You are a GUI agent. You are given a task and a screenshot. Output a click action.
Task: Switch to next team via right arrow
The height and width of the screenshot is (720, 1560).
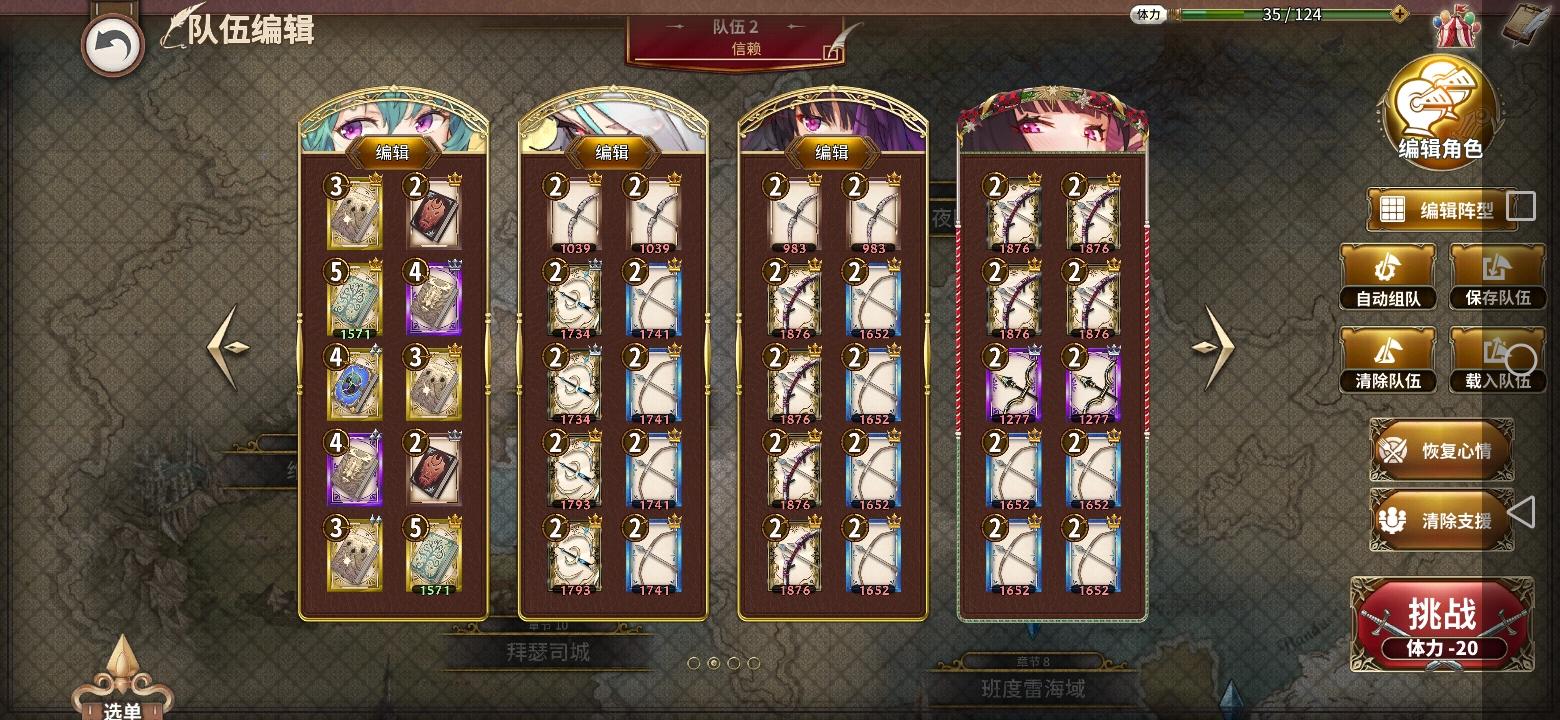click(x=1213, y=347)
